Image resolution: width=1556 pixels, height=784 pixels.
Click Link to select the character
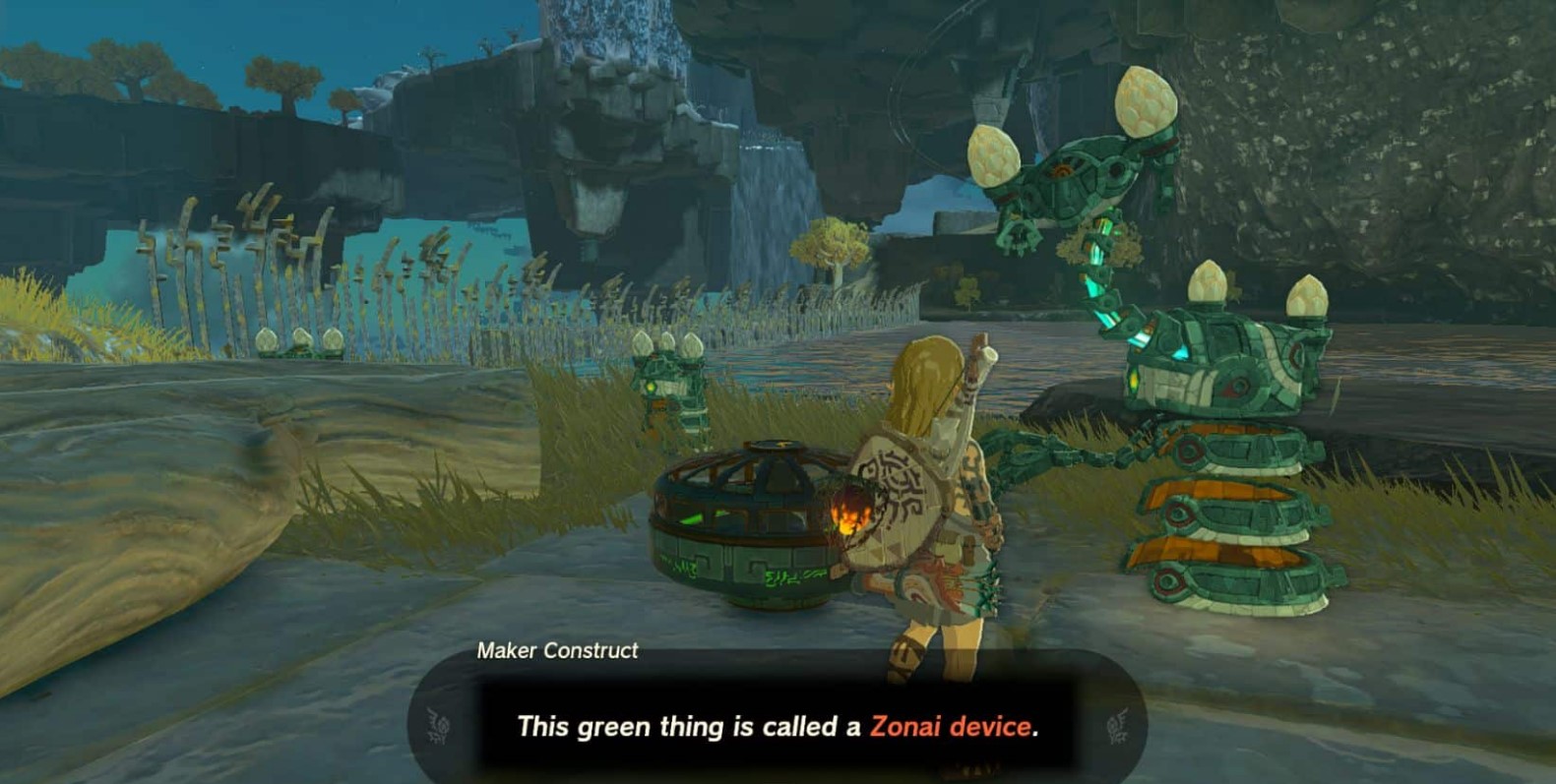pyautogui.click(x=935, y=492)
